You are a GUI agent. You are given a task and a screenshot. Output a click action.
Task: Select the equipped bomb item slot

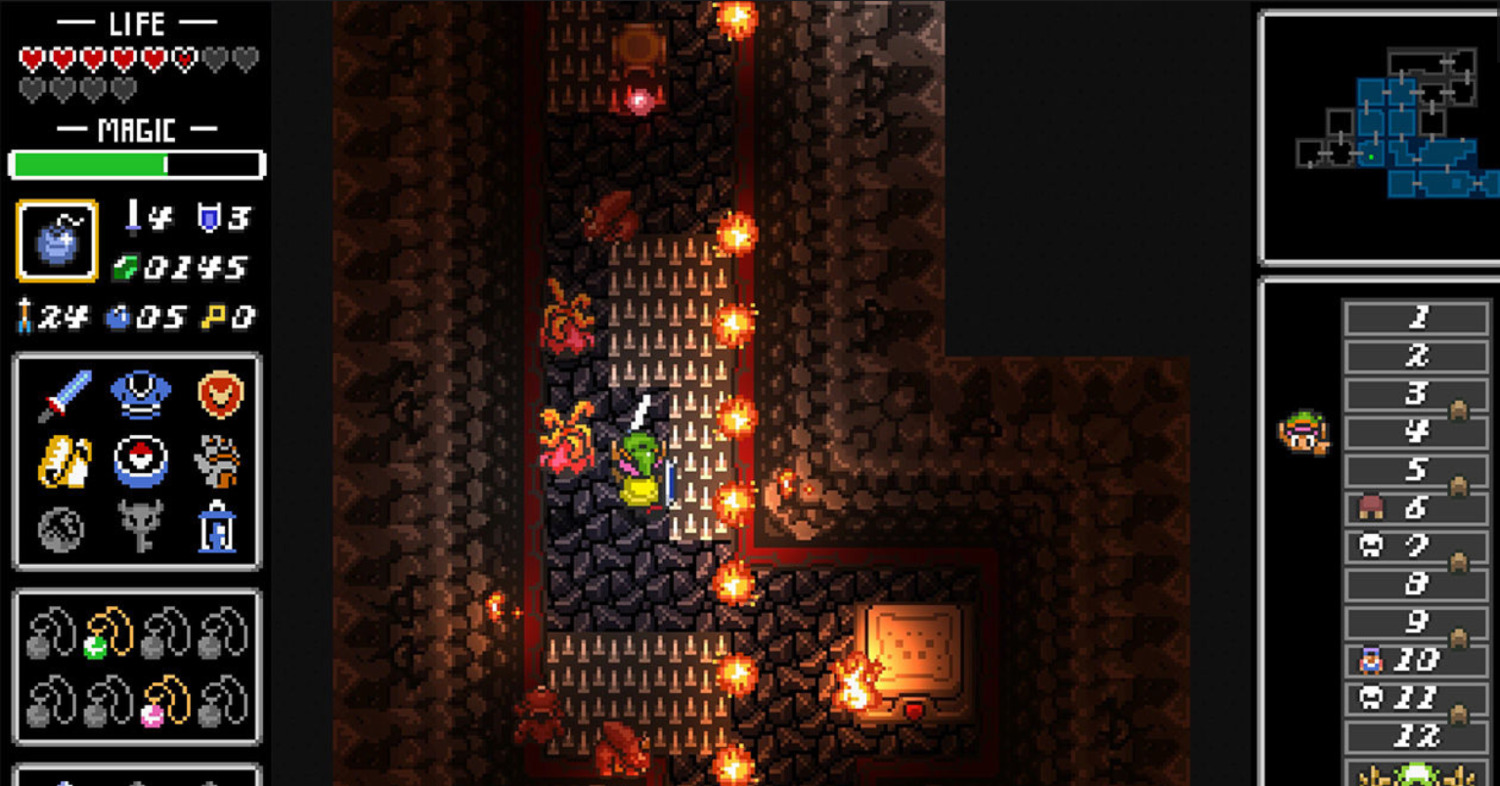(x=57, y=241)
